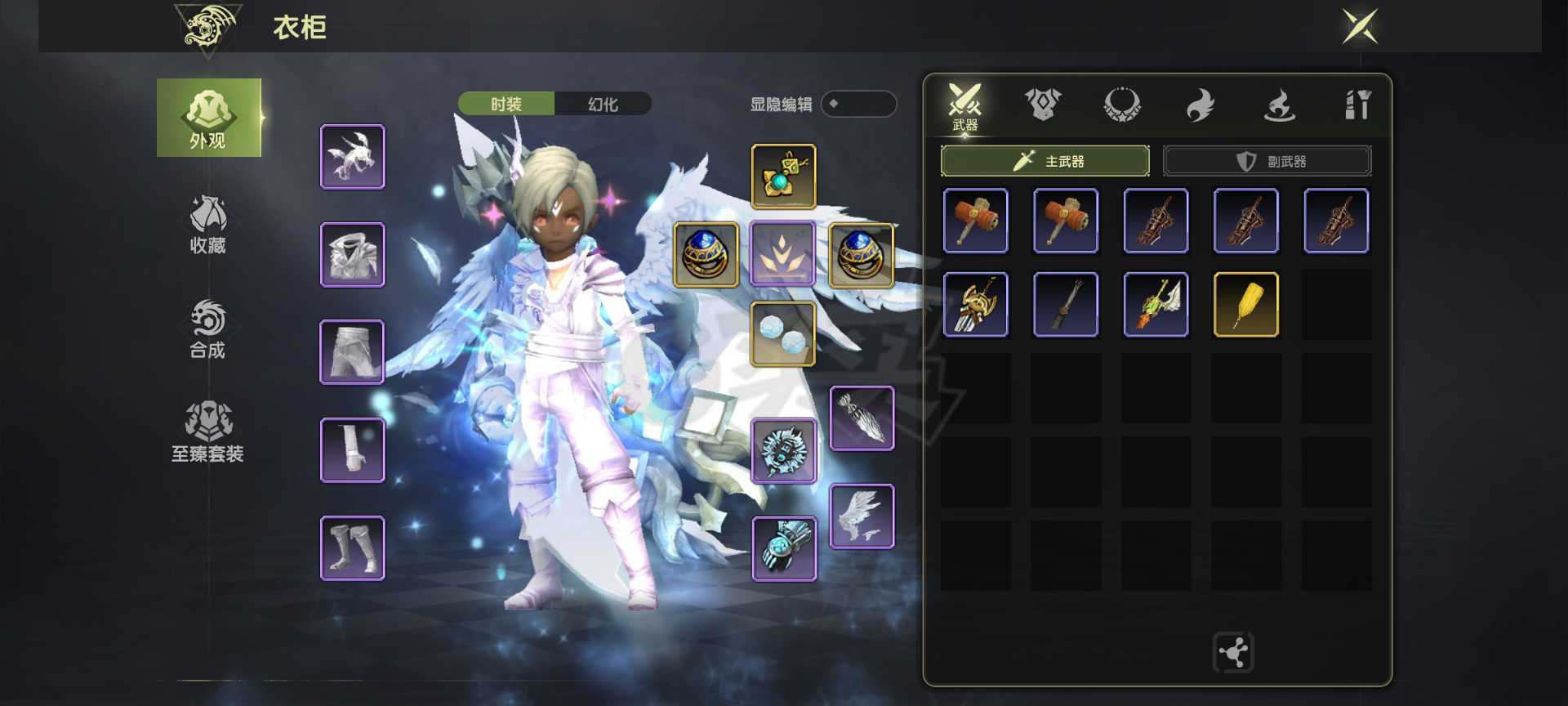Select the twin pearl earrings slot
1568x706 pixels.
pyautogui.click(x=783, y=333)
